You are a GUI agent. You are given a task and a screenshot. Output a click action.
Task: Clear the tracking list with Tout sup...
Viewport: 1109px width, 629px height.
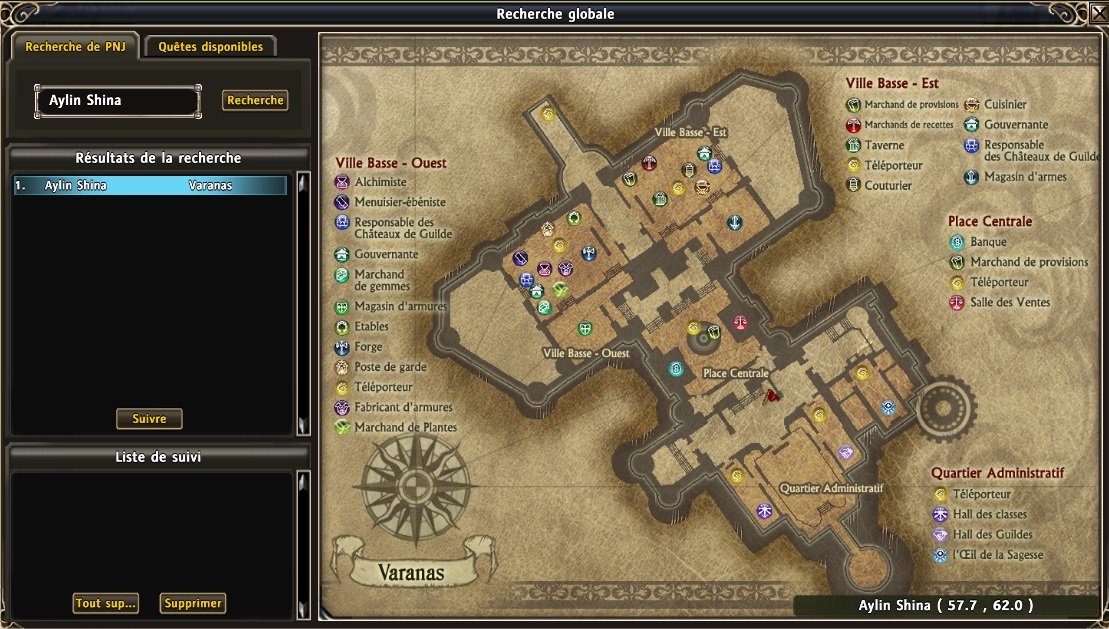click(x=105, y=603)
